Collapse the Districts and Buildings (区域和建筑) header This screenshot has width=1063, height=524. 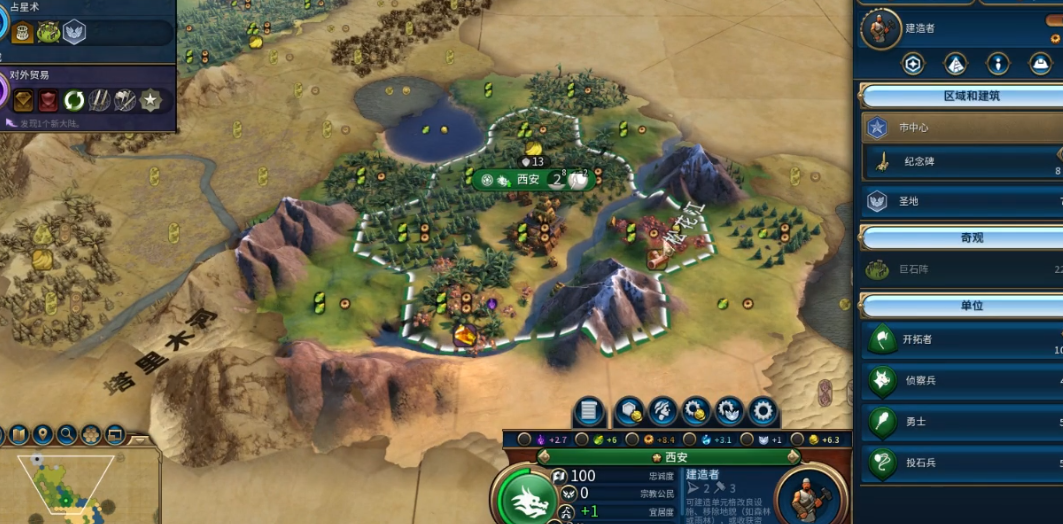coord(960,96)
